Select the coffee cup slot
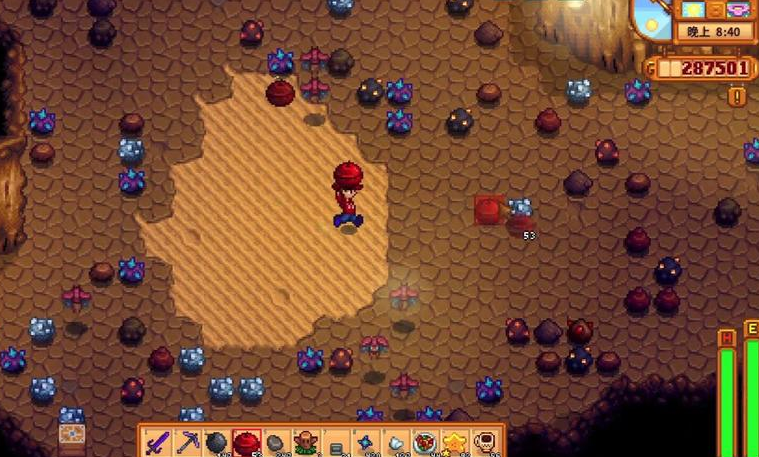The width and height of the screenshot is (759, 457). pos(486,442)
